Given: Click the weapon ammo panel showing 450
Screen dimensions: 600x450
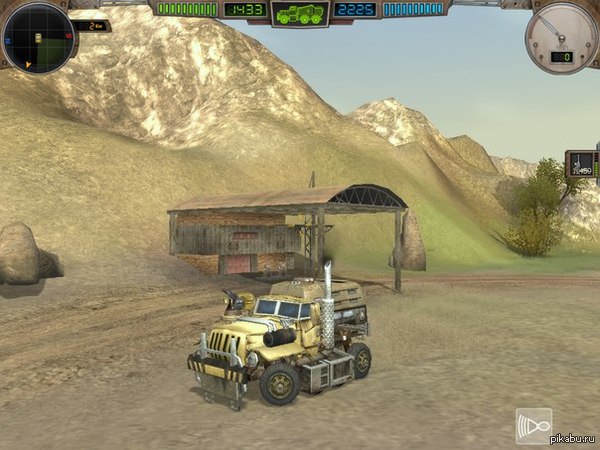Looking at the screenshot, I should click(580, 163).
